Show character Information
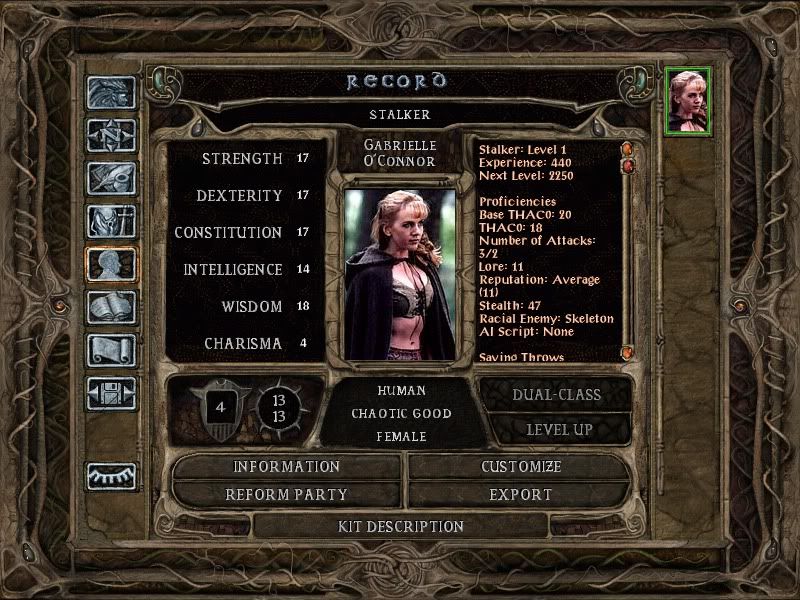The width and height of the screenshot is (800, 600). click(287, 467)
